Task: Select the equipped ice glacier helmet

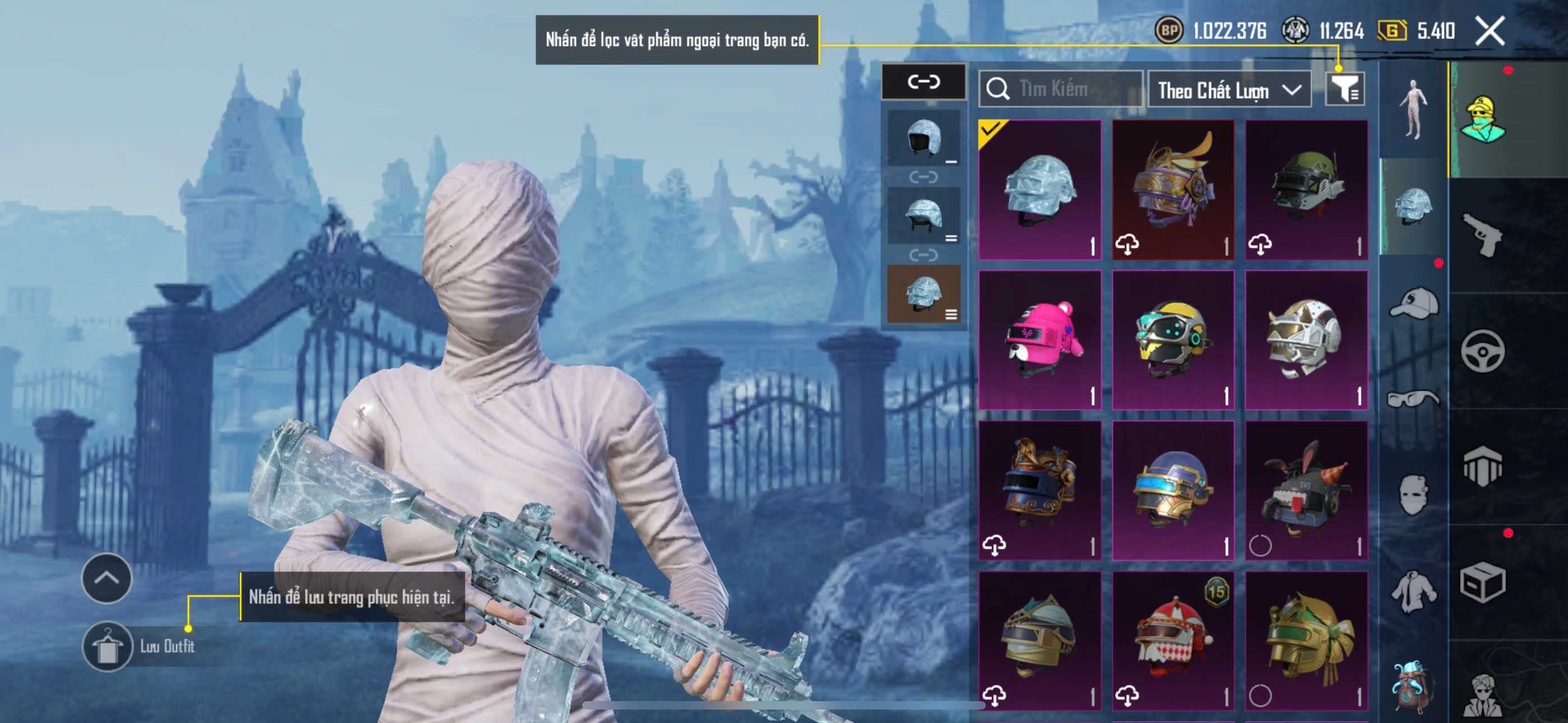Action: point(1040,189)
